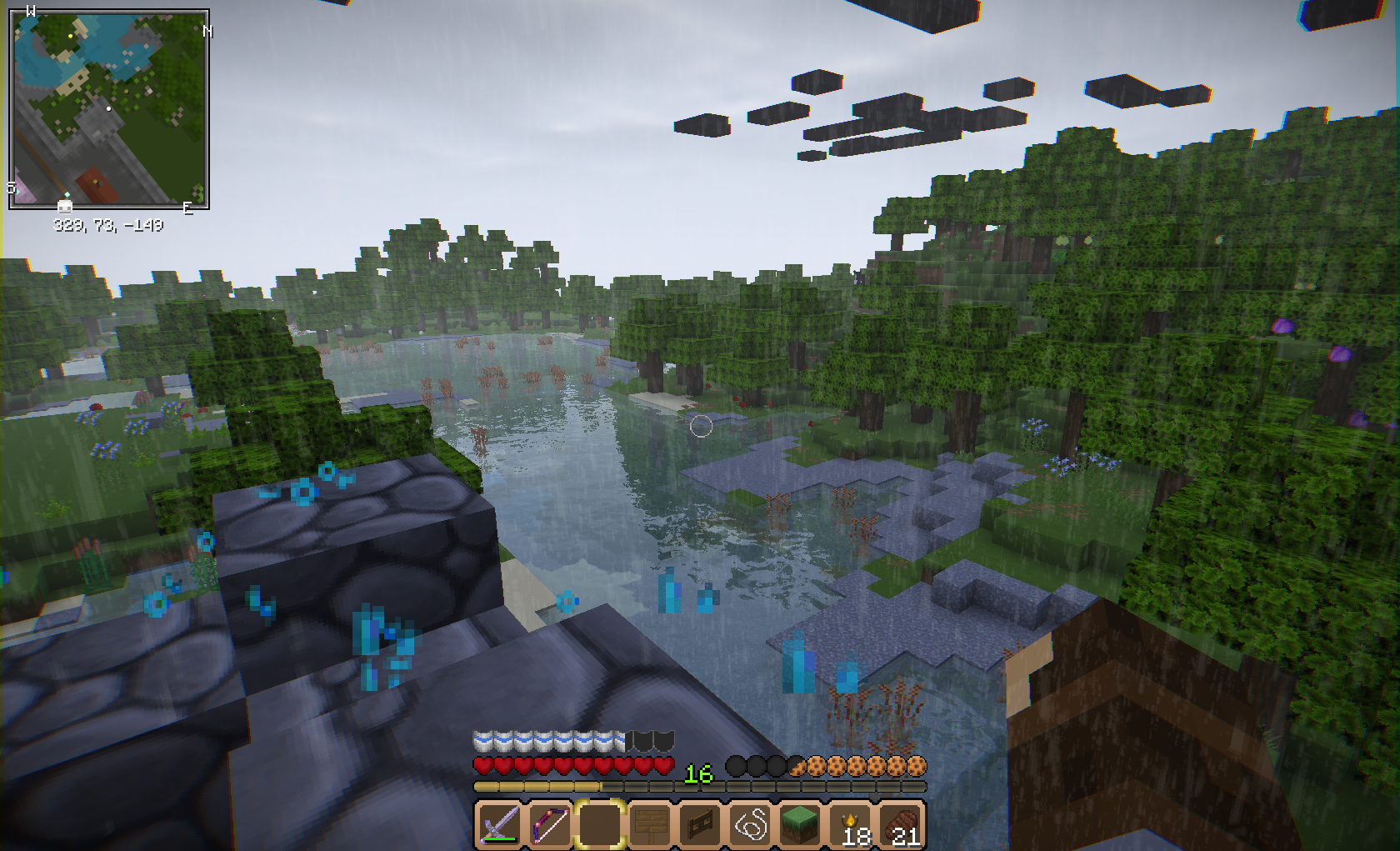This screenshot has height=851, width=1400.
Task: Select the grass block slot
Action: coord(801,824)
